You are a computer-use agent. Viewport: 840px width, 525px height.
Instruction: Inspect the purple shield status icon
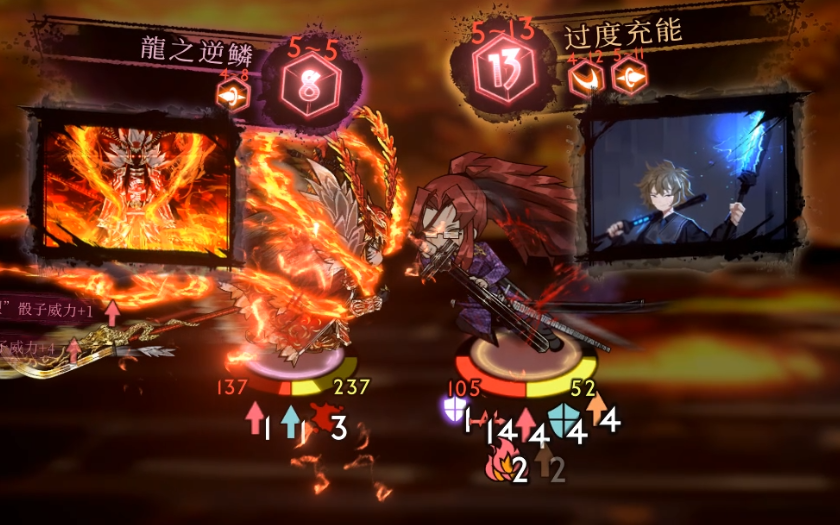pos(451,409)
